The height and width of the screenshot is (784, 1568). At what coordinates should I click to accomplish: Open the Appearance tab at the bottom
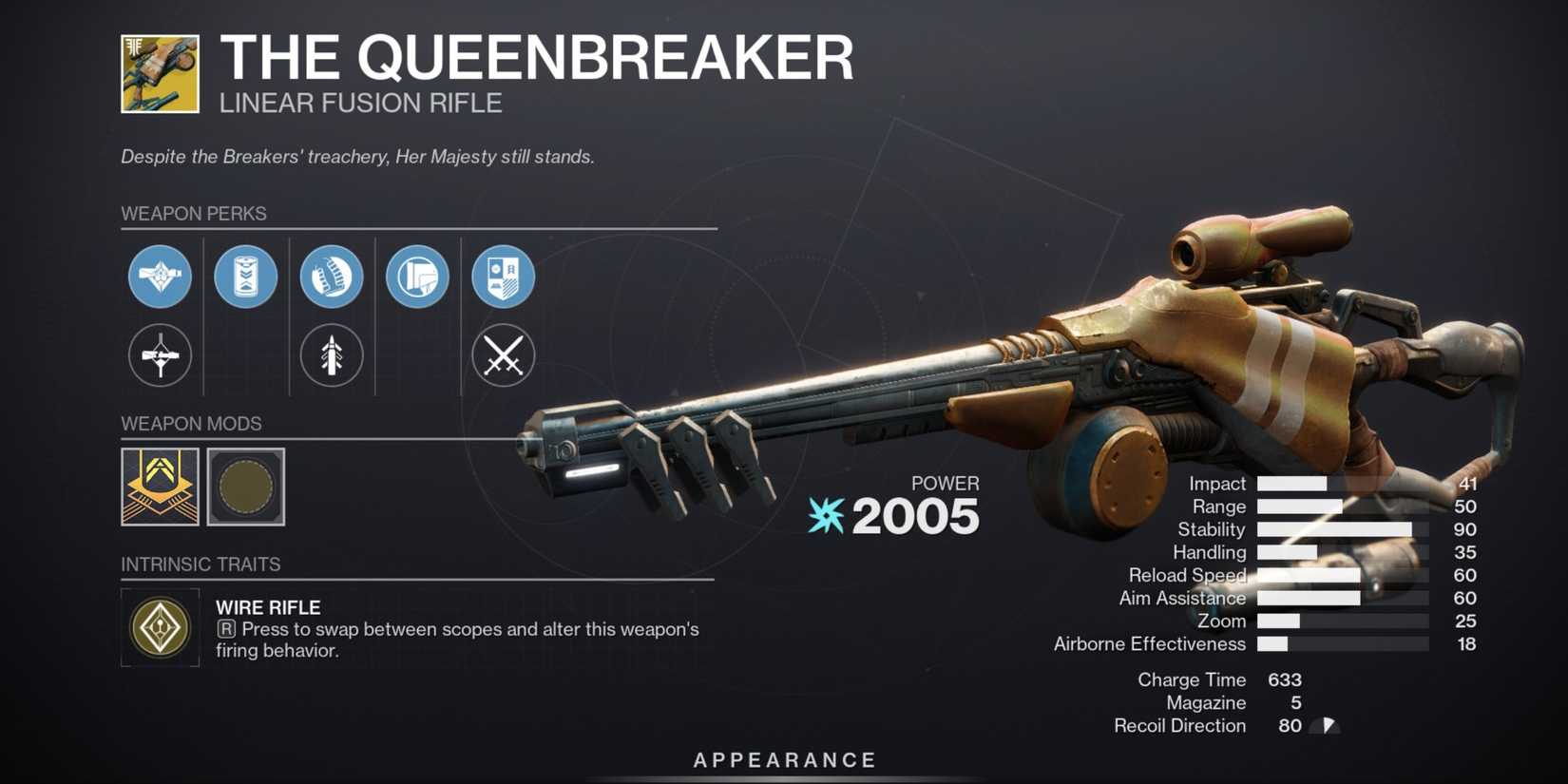pyautogui.click(x=783, y=759)
